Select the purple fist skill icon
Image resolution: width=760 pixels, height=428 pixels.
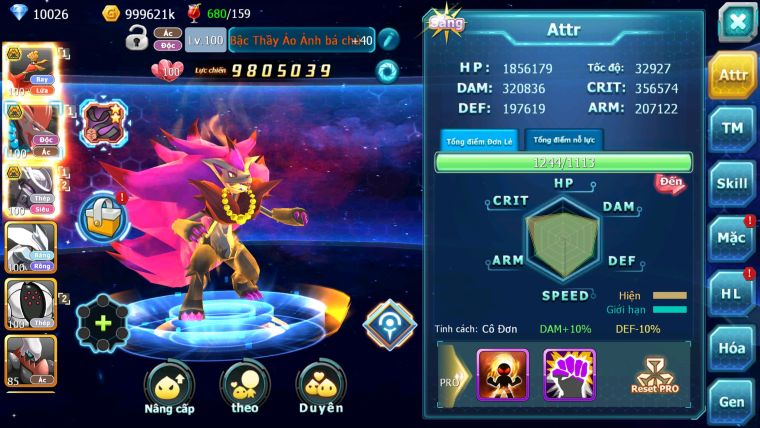pyautogui.click(x=569, y=374)
